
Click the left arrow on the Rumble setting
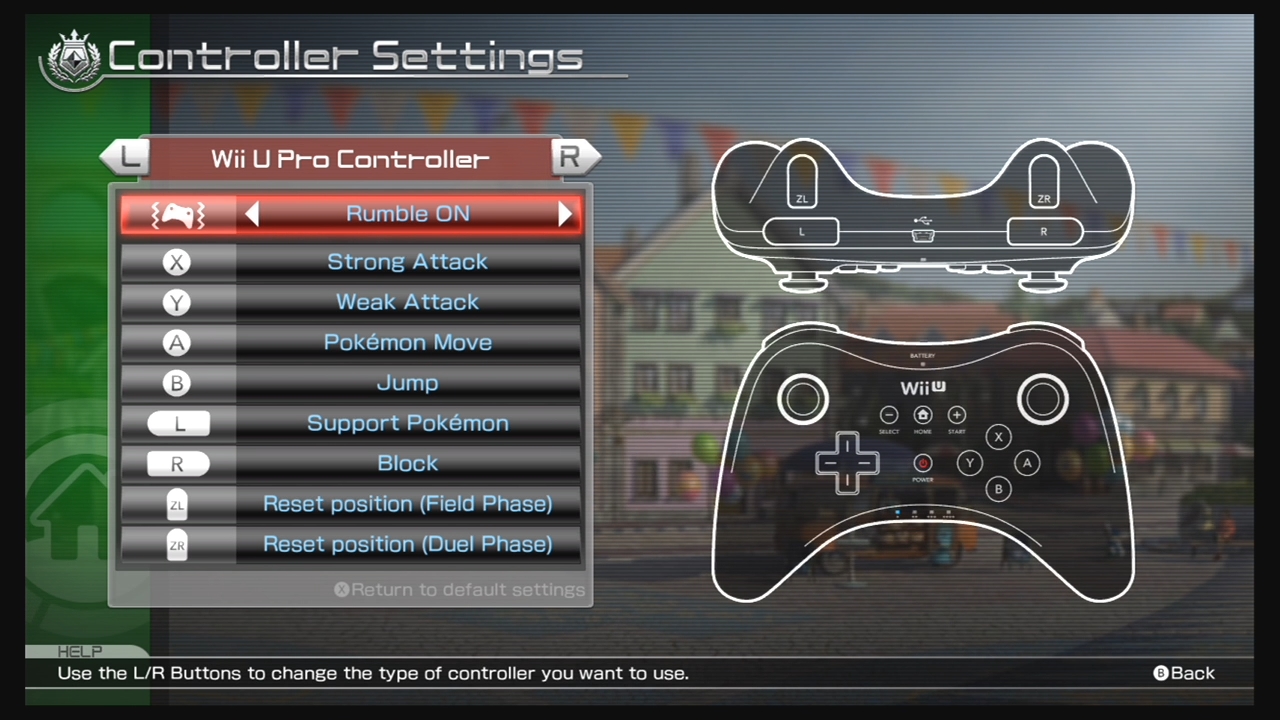pos(252,213)
